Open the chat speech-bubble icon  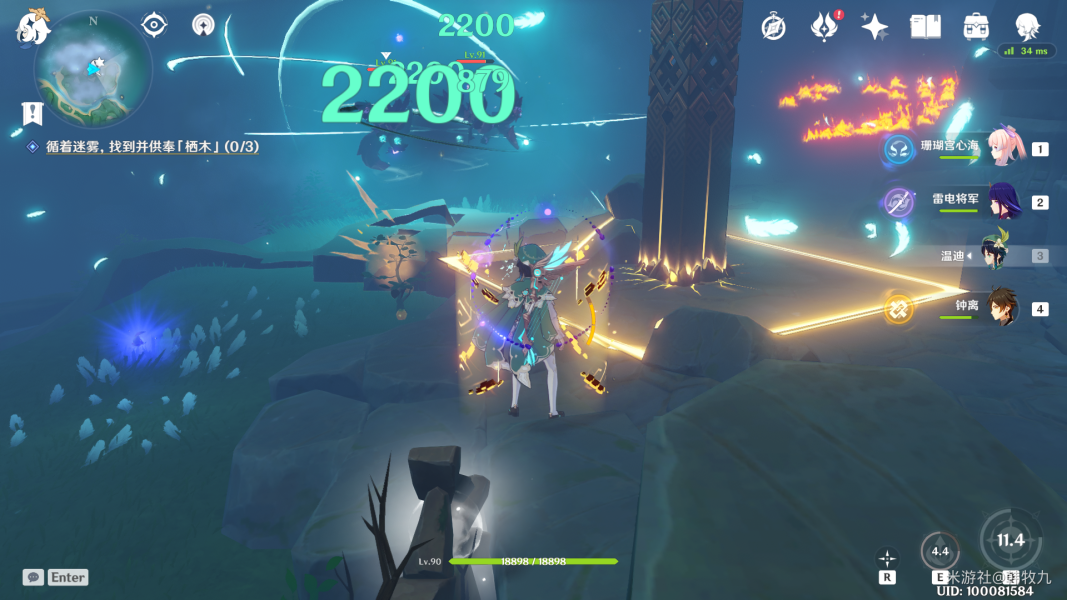(33, 577)
